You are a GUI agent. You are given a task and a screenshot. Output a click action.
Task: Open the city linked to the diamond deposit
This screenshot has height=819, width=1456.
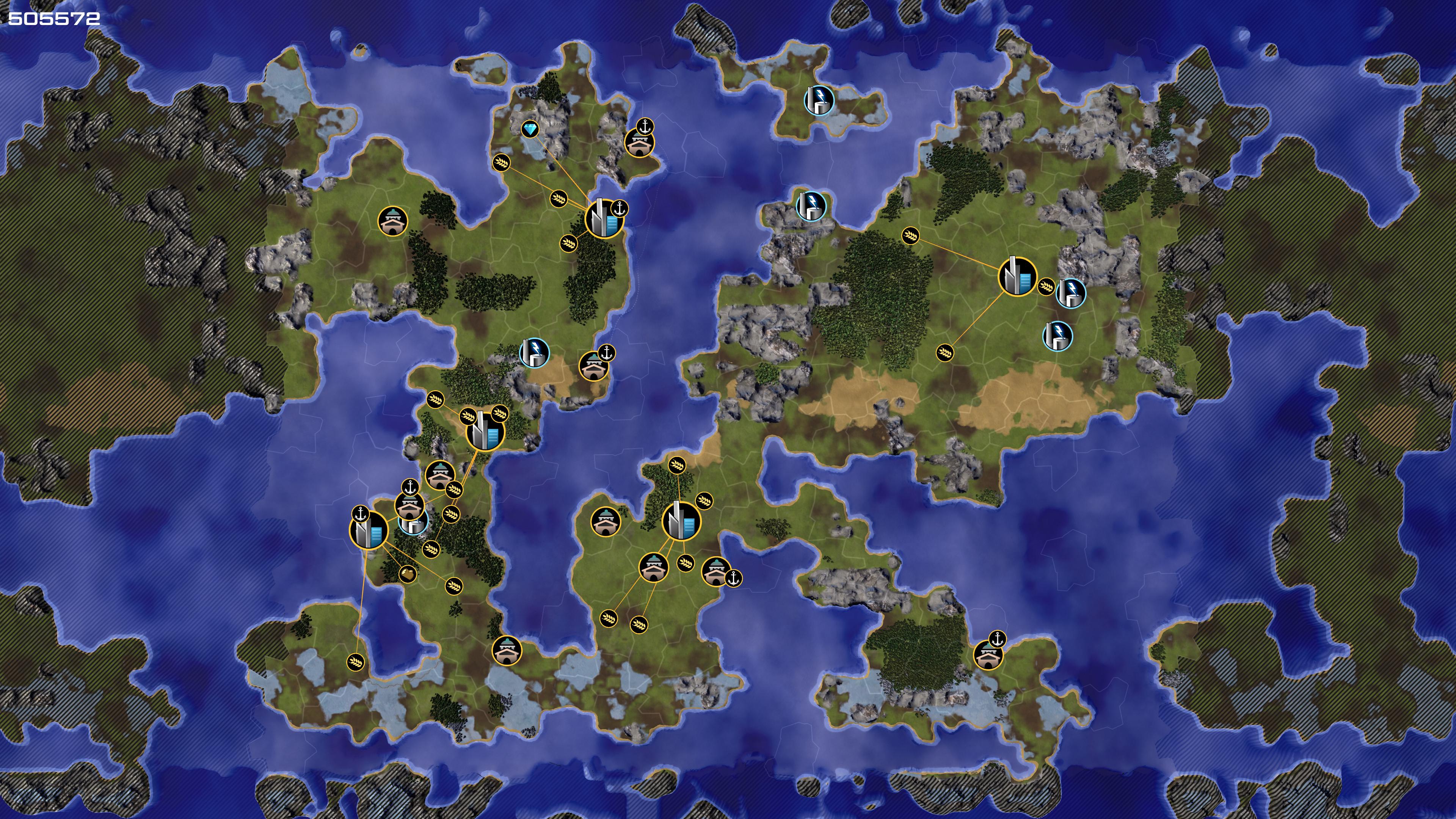[603, 218]
